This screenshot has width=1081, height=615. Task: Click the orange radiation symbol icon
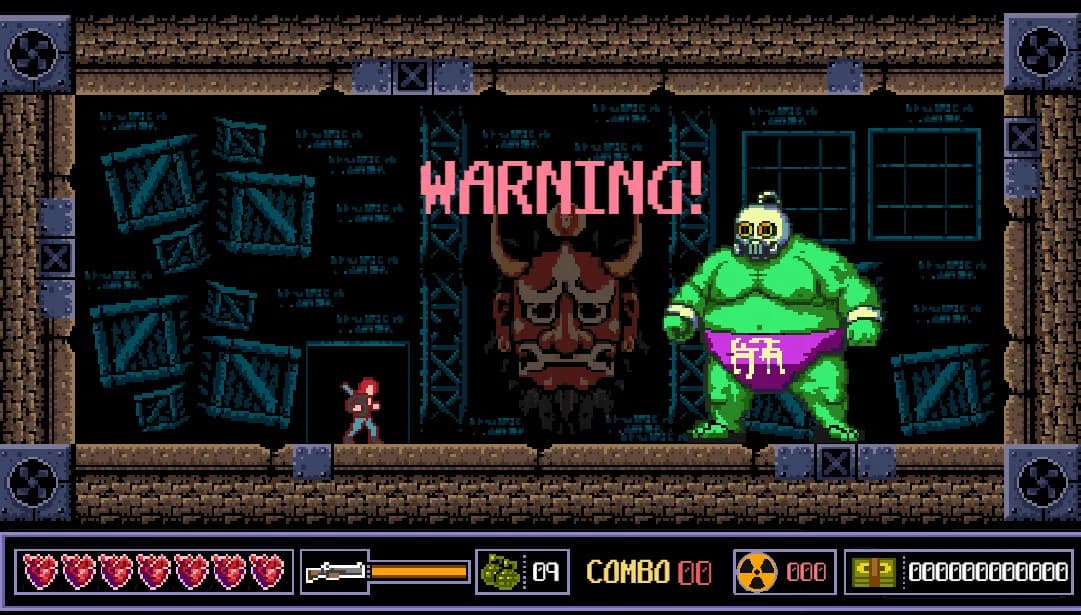pos(756,572)
